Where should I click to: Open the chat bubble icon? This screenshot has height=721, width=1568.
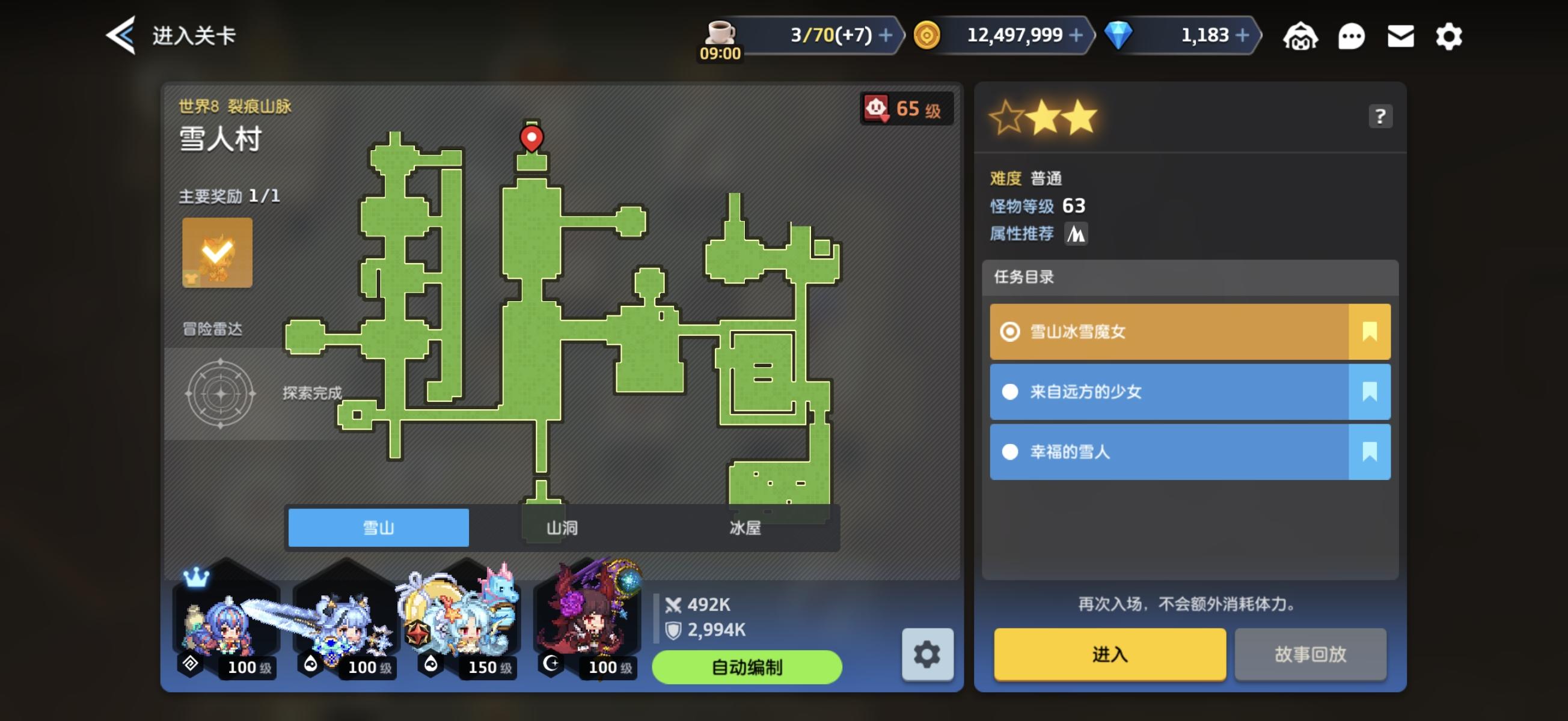1352,37
